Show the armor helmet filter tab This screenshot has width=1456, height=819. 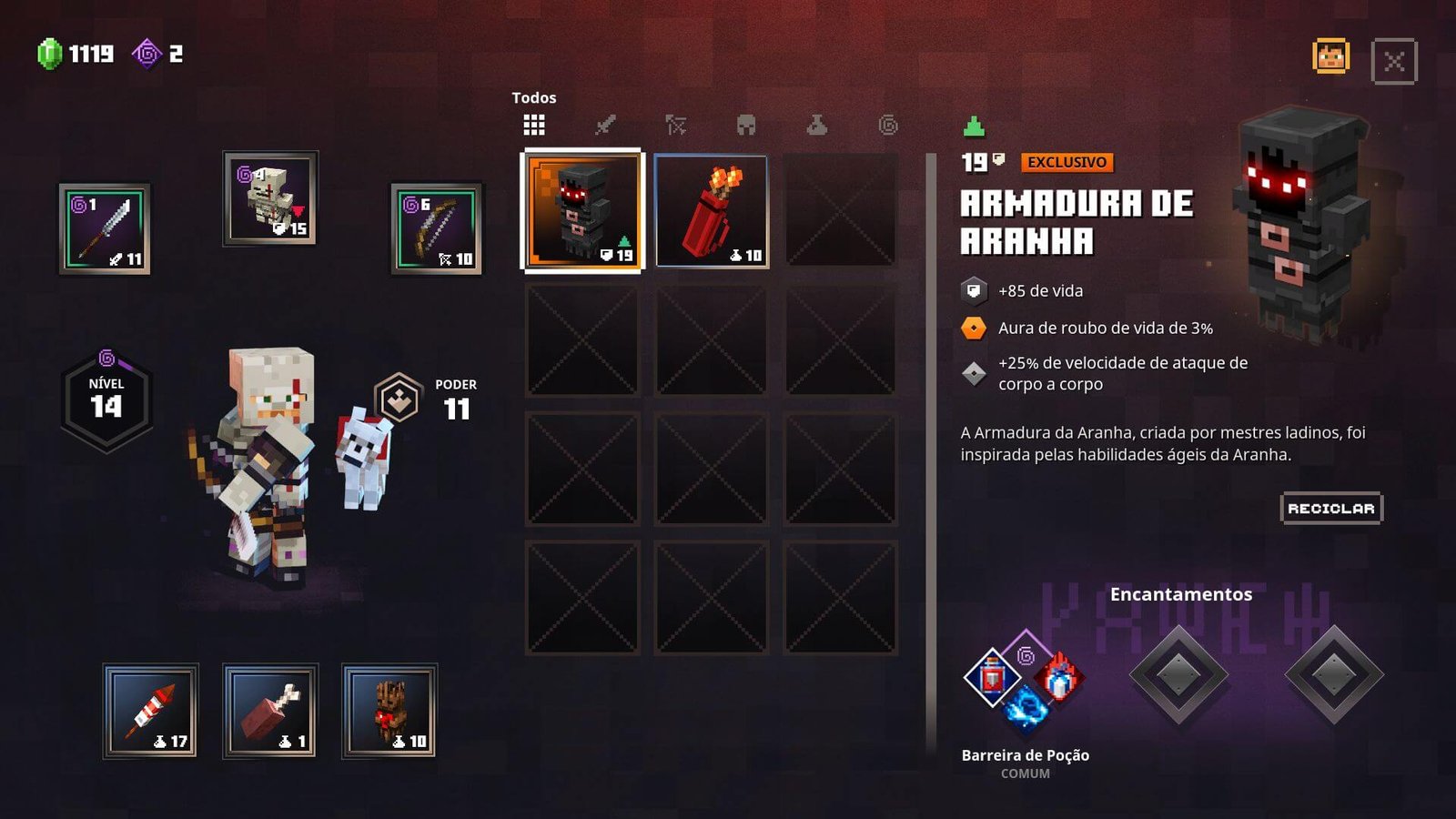point(746,125)
